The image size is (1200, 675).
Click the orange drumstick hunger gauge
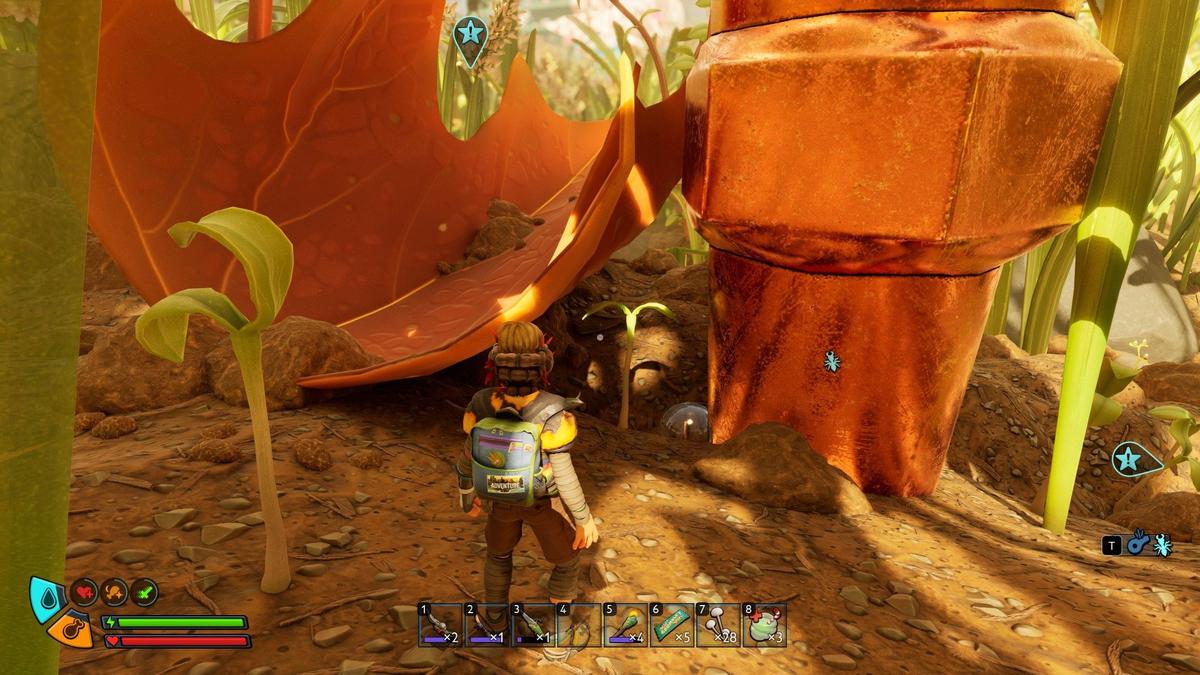tap(68, 629)
